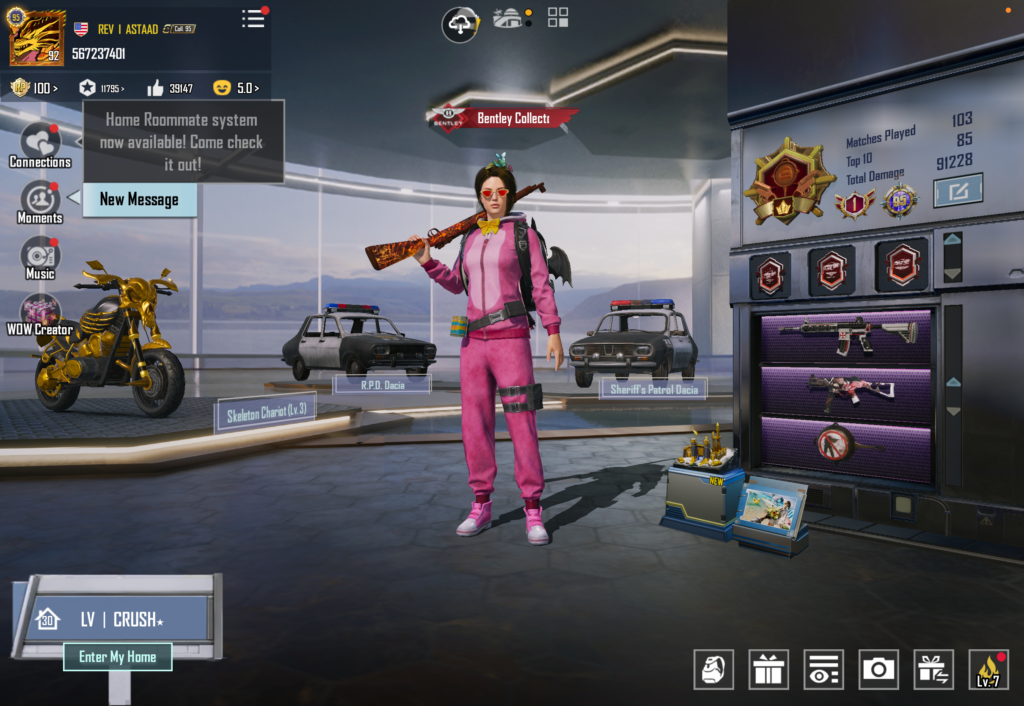Open the camera photo mode
1024x706 pixels.
(878, 669)
